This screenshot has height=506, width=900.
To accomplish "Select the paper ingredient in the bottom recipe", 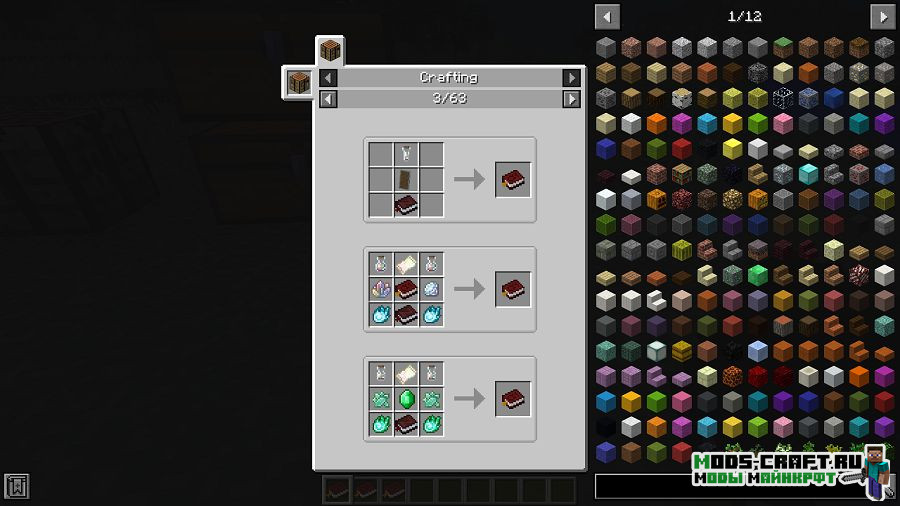I will [x=406, y=374].
